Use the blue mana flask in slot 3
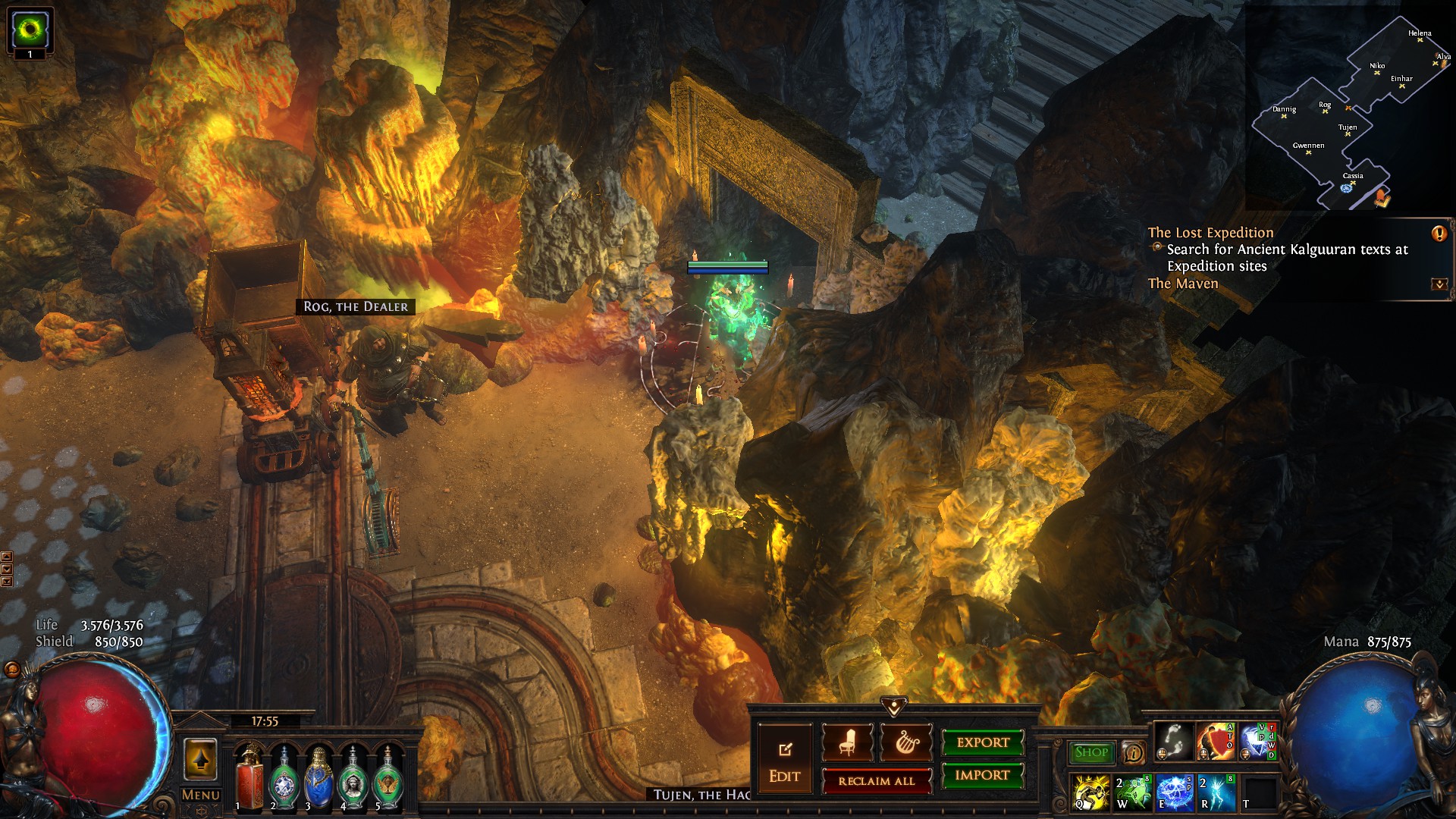 (x=318, y=776)
